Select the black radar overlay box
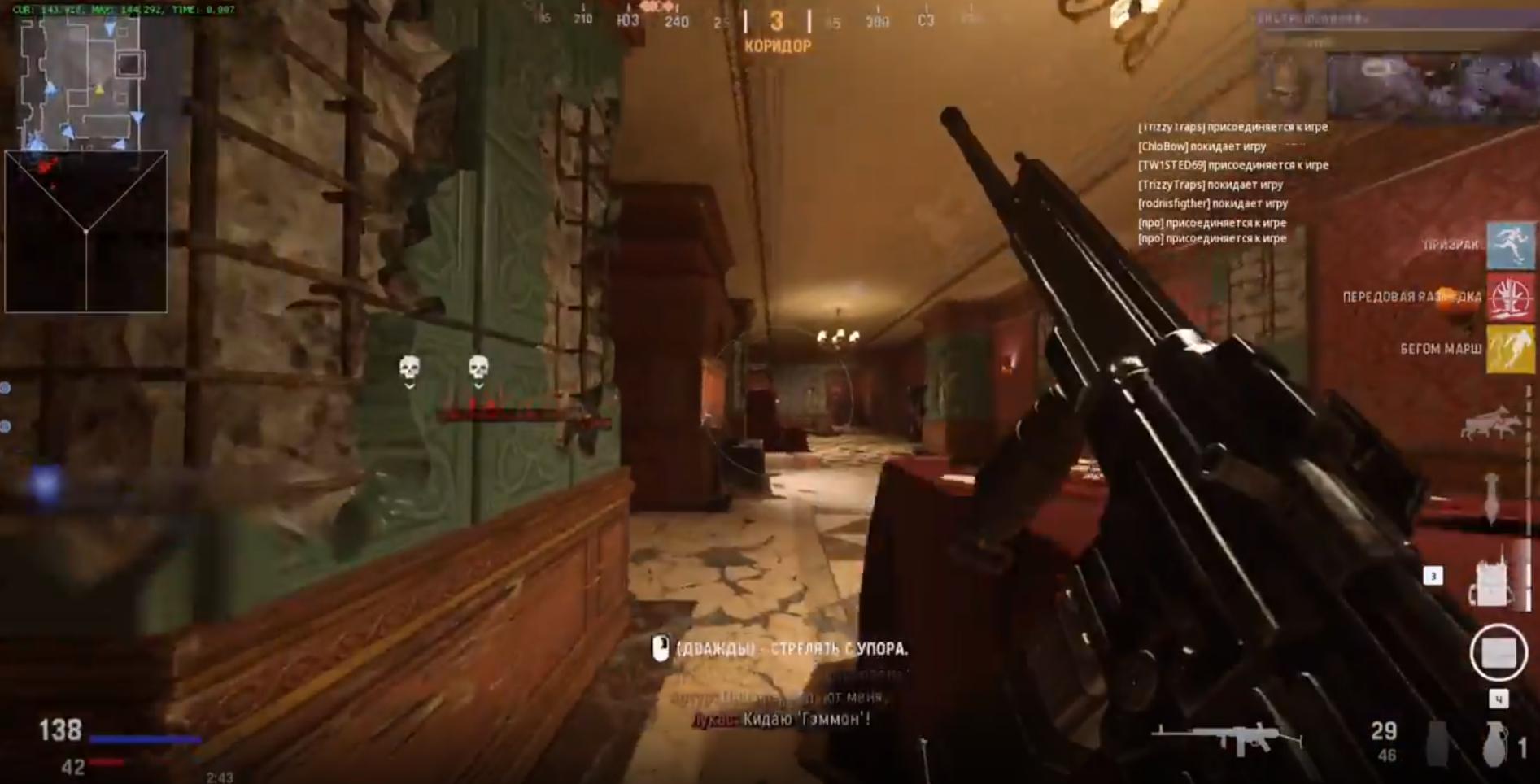Viewport: 1540px width, 784px height. 86,231
